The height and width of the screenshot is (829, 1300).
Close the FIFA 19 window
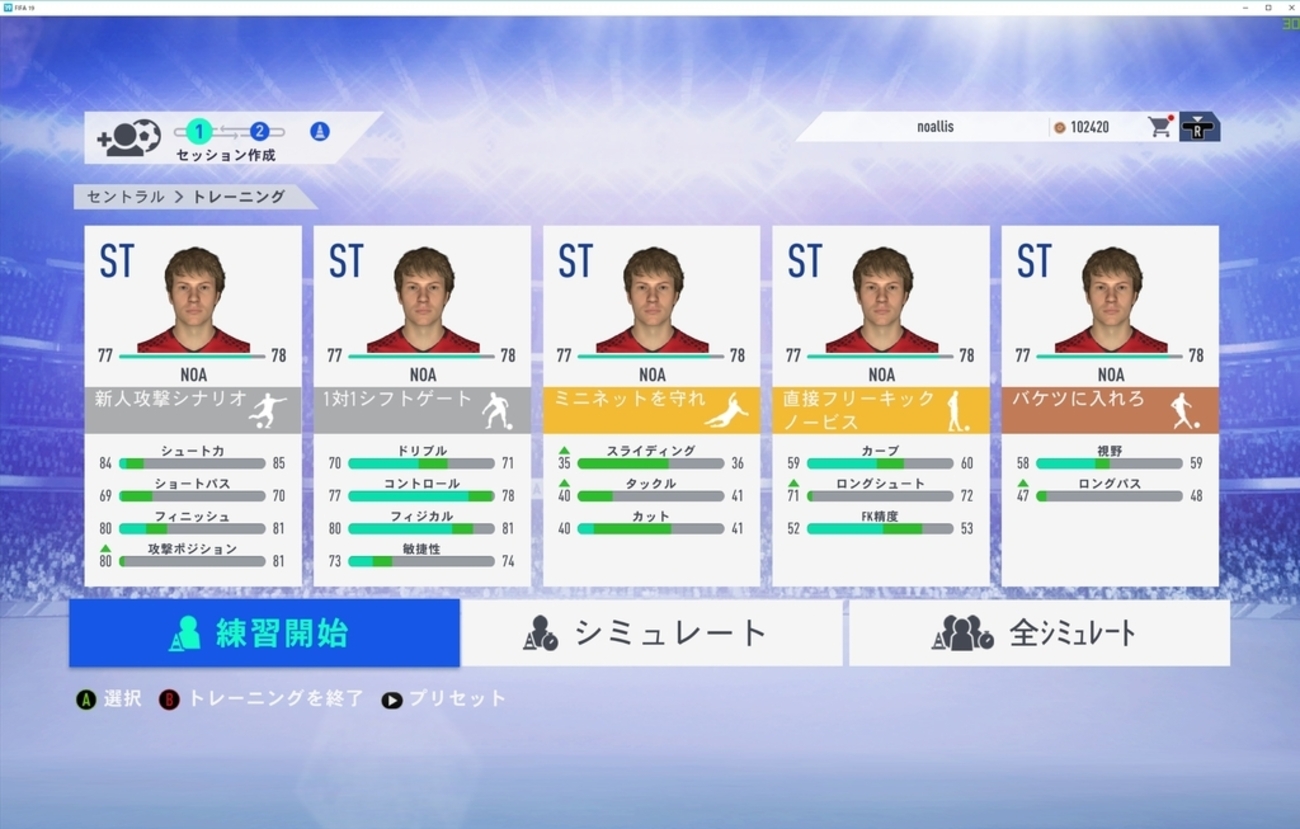[x=1289, y=7]
